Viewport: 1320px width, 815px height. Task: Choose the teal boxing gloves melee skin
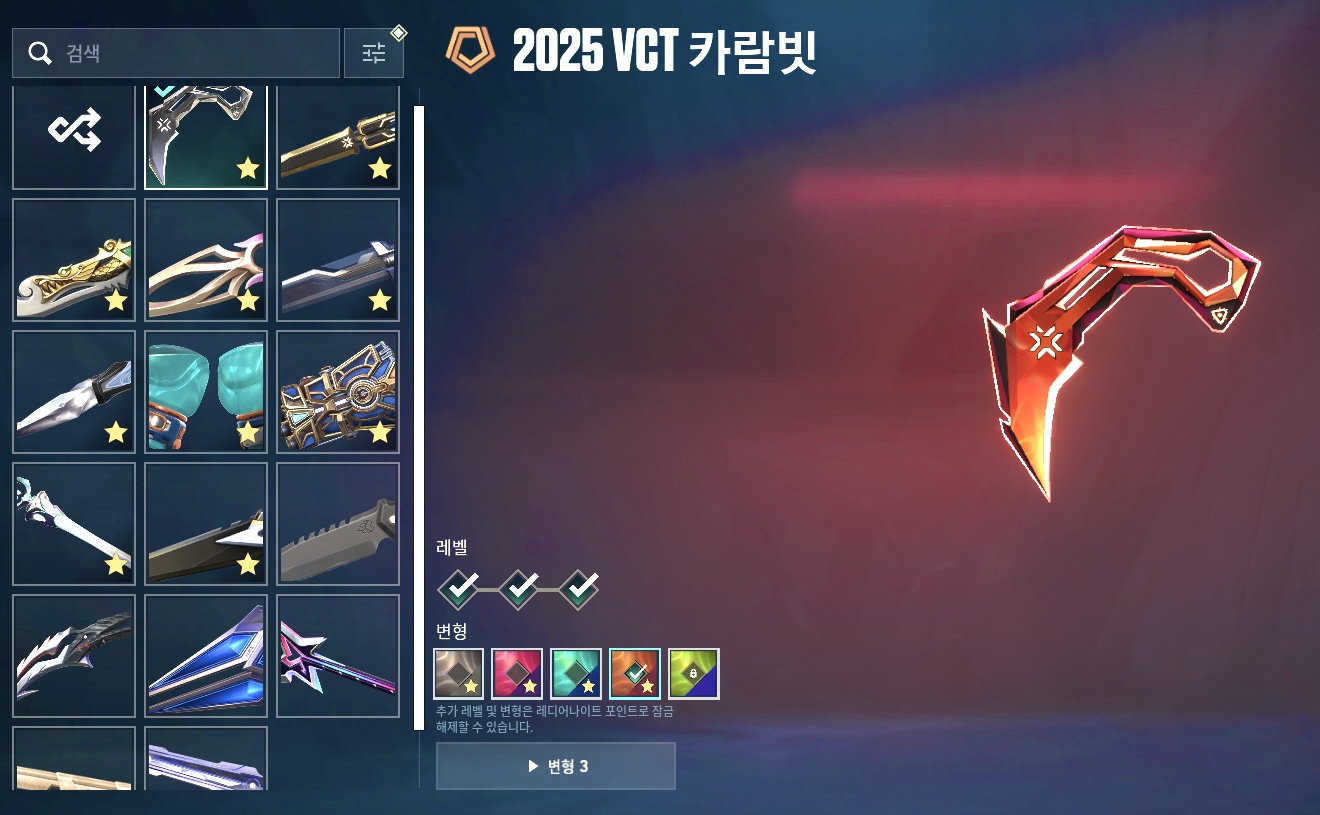[x=206, y=392]
